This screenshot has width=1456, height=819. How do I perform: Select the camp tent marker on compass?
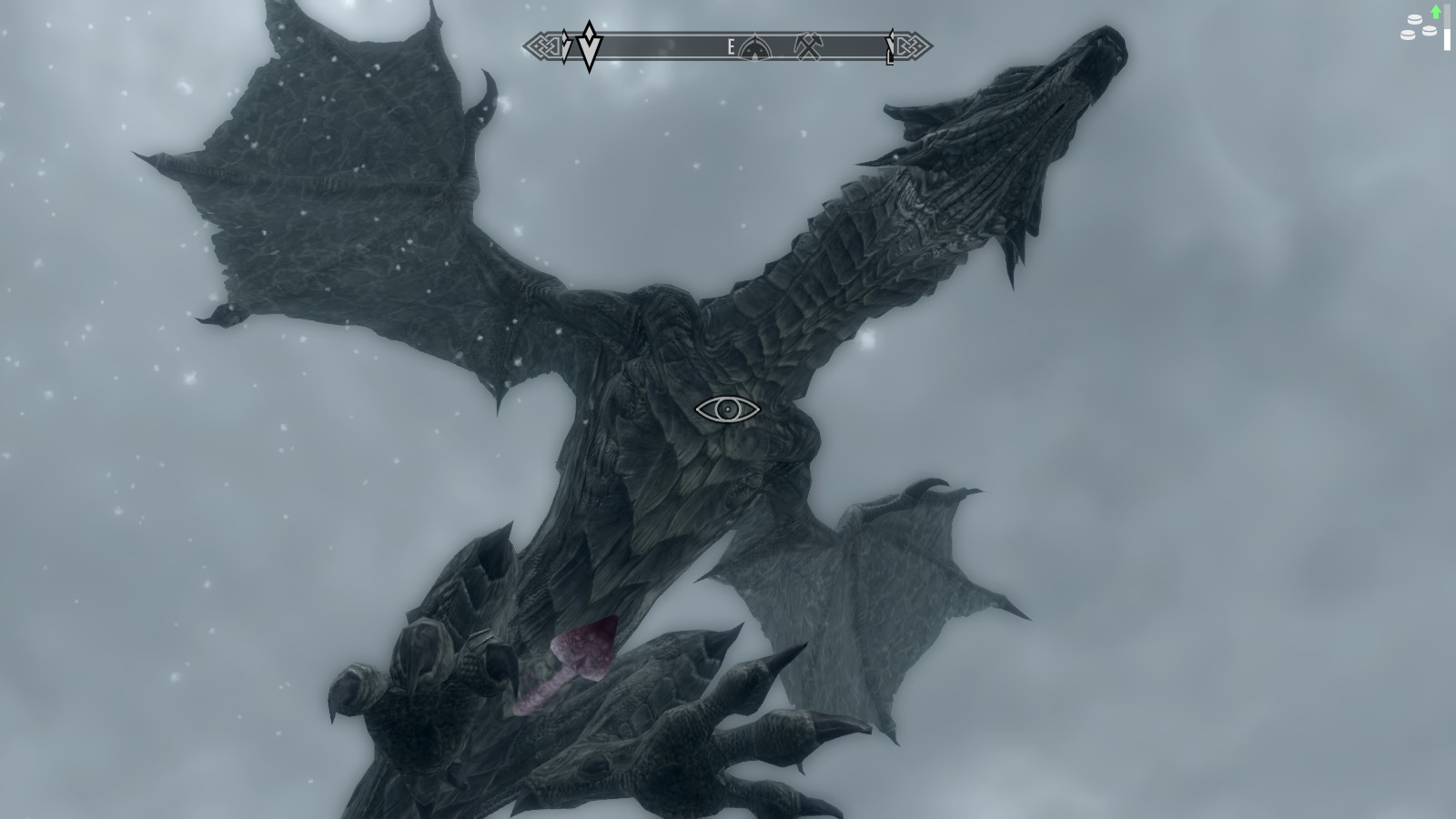pos(754,47)
